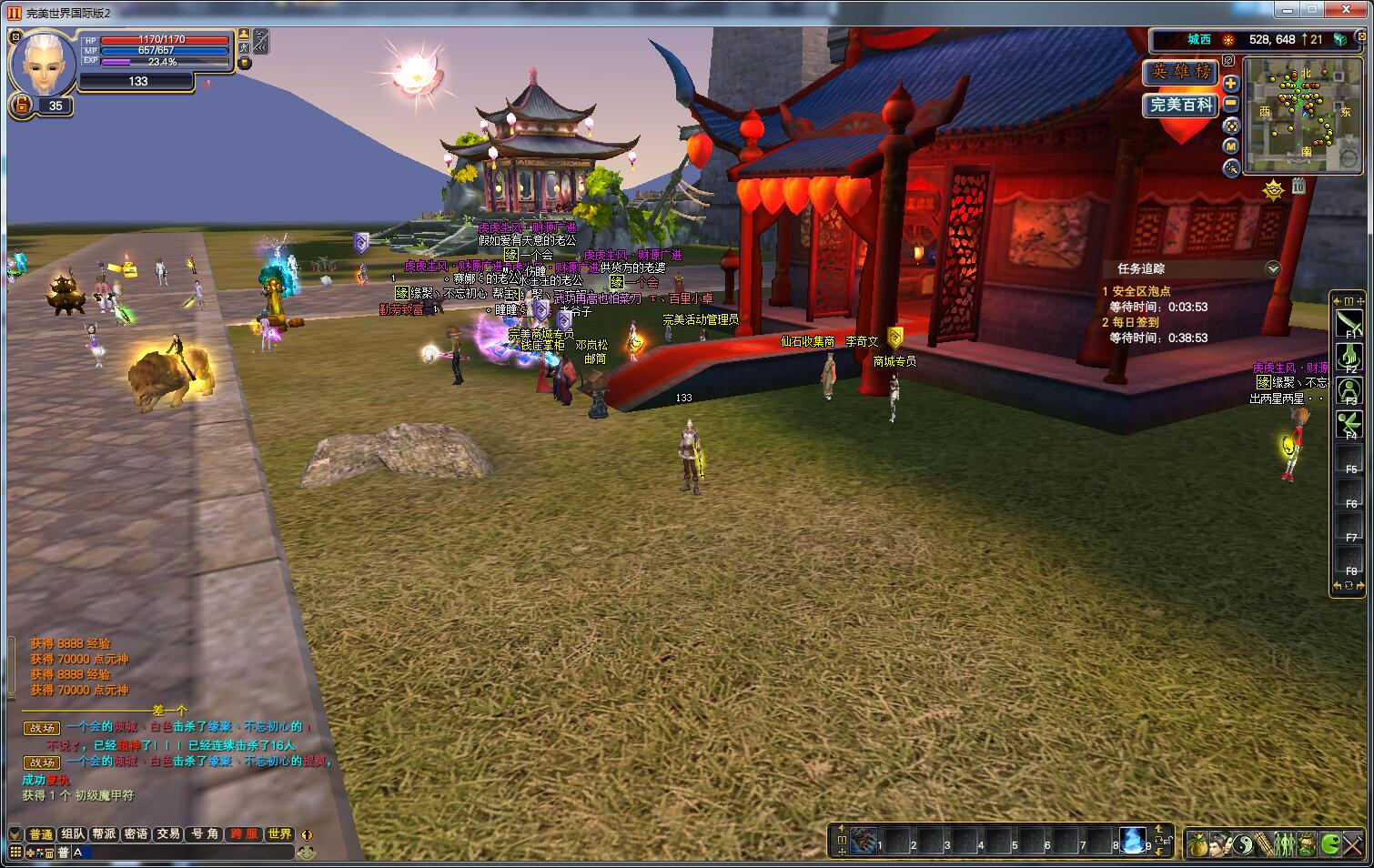Close the game window
Screen dimensions: 1374x868
pyautogui.click(x=1352, y=11)
